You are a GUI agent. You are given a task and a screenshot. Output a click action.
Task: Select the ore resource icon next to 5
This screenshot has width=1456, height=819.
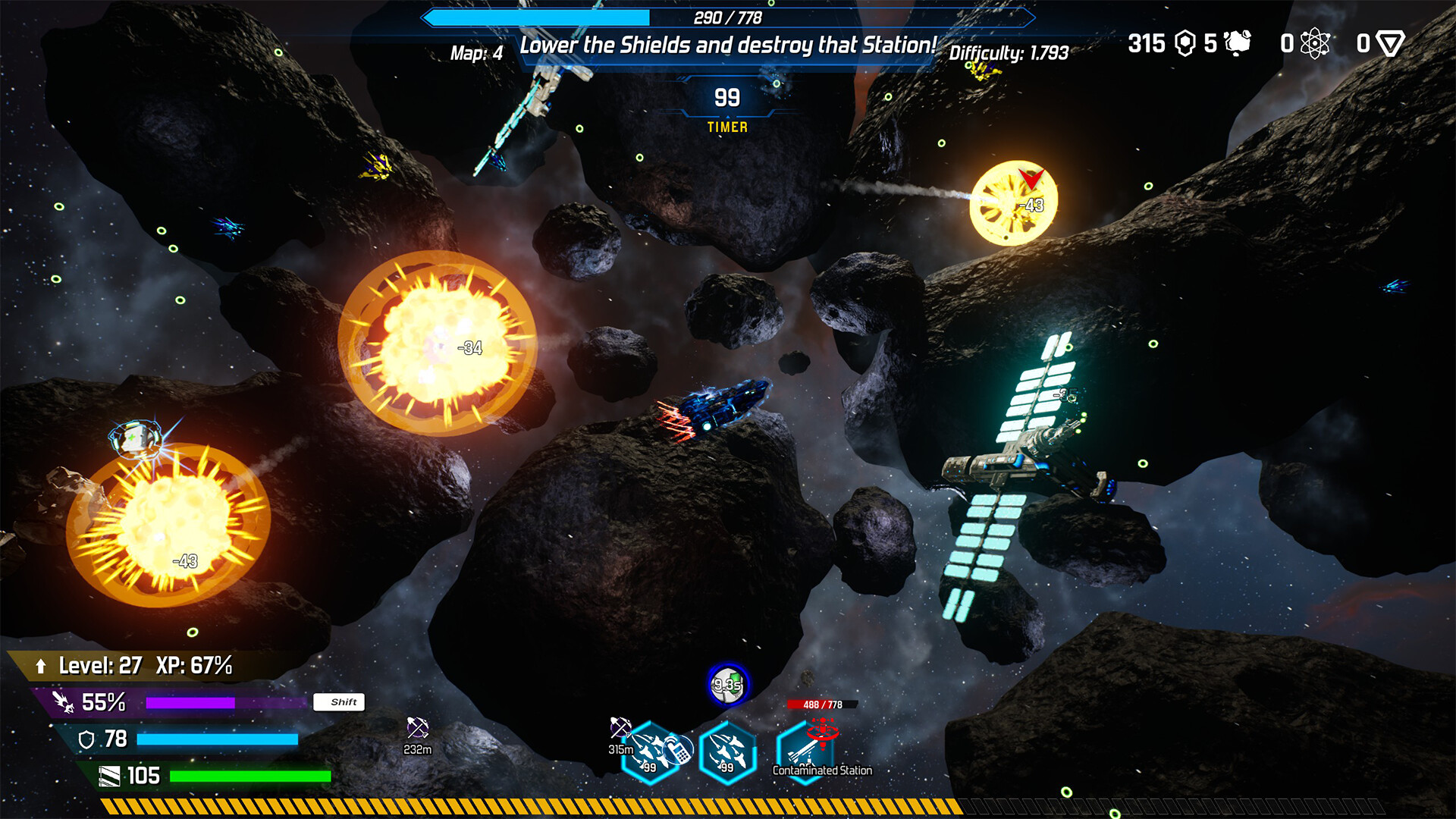1238,44
